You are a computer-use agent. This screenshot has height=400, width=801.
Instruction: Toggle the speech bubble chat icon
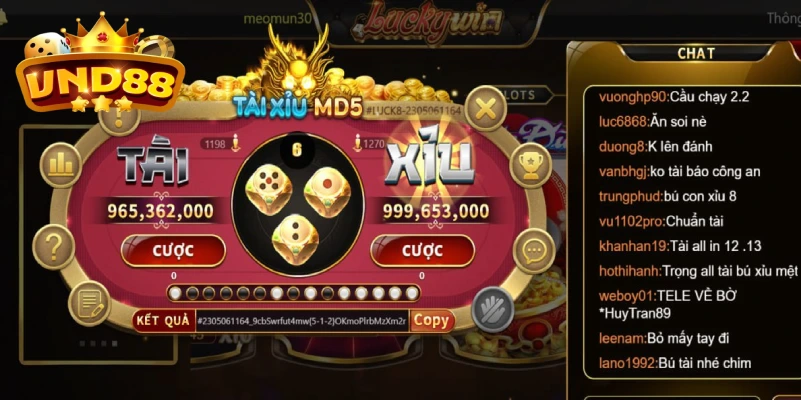[x=535, y=250]
